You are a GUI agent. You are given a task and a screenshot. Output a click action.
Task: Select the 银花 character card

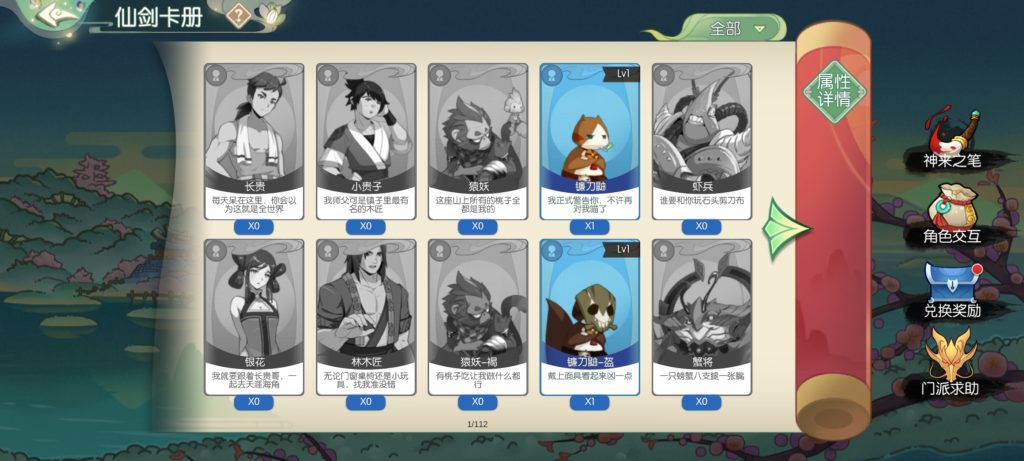click(254, 315)
